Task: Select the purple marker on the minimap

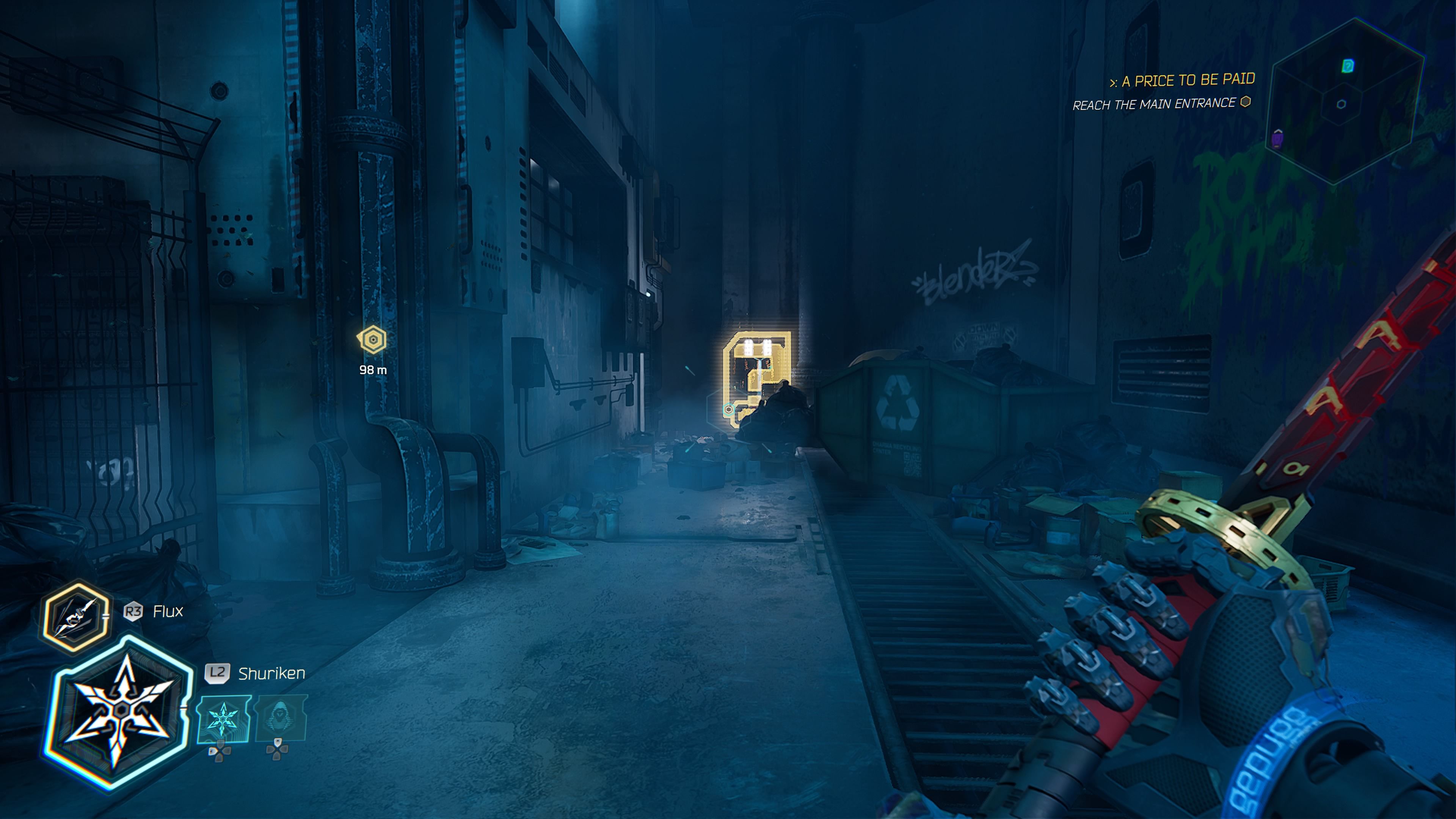Action: 1277,138
